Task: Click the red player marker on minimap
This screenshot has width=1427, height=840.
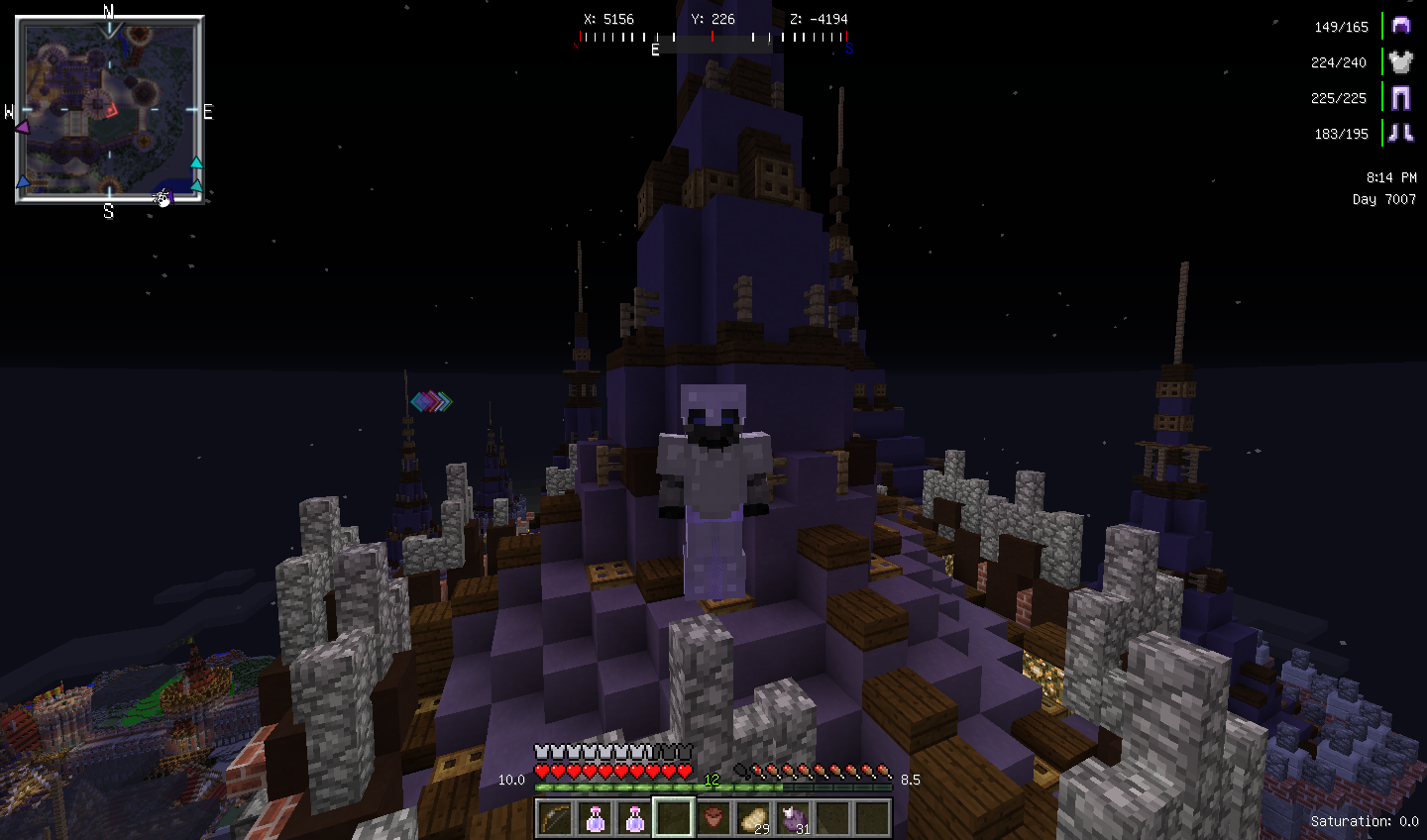Action: [112, 110]
